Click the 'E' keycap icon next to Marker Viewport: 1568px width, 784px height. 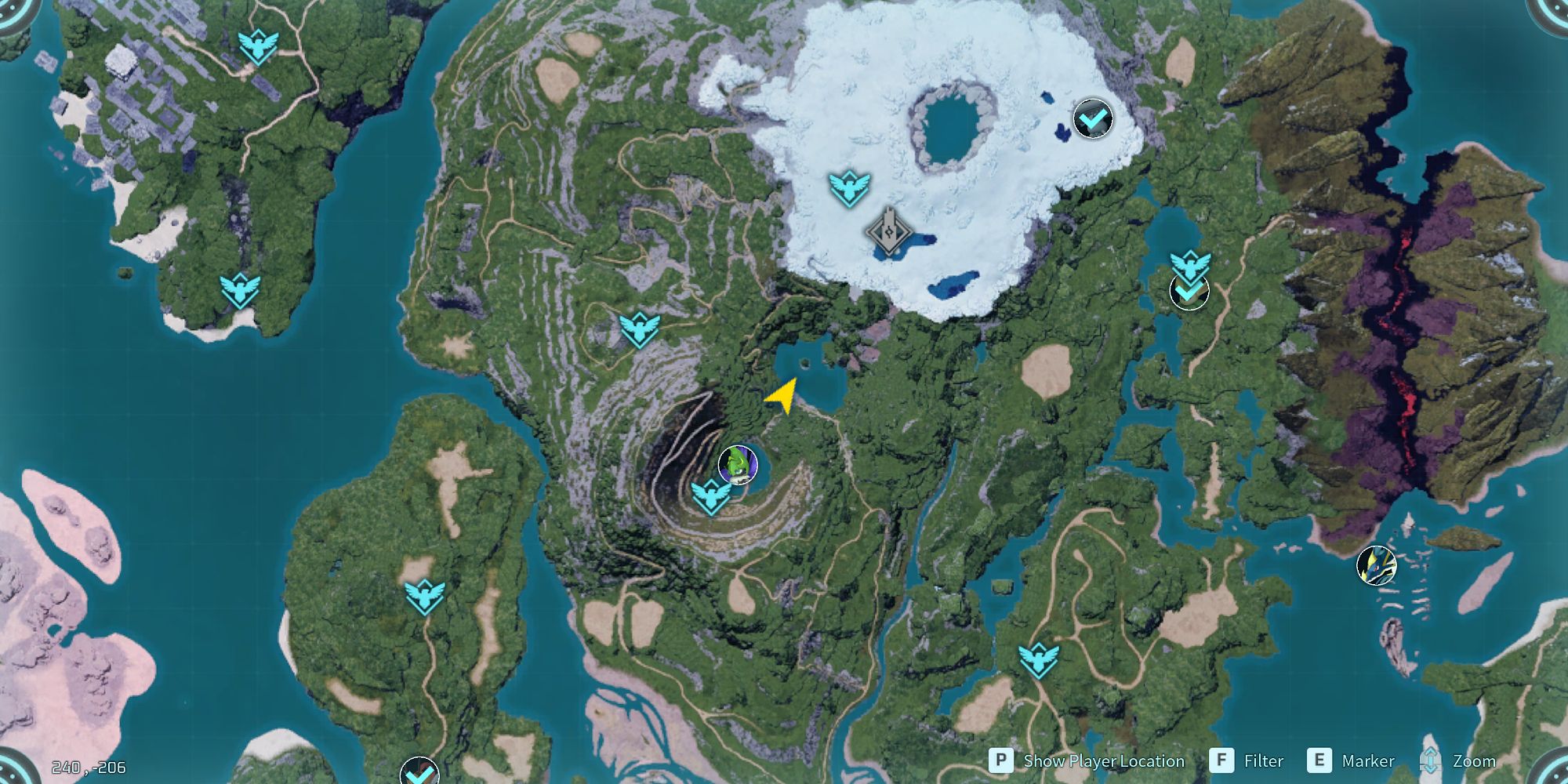[x=1319, y=760]
